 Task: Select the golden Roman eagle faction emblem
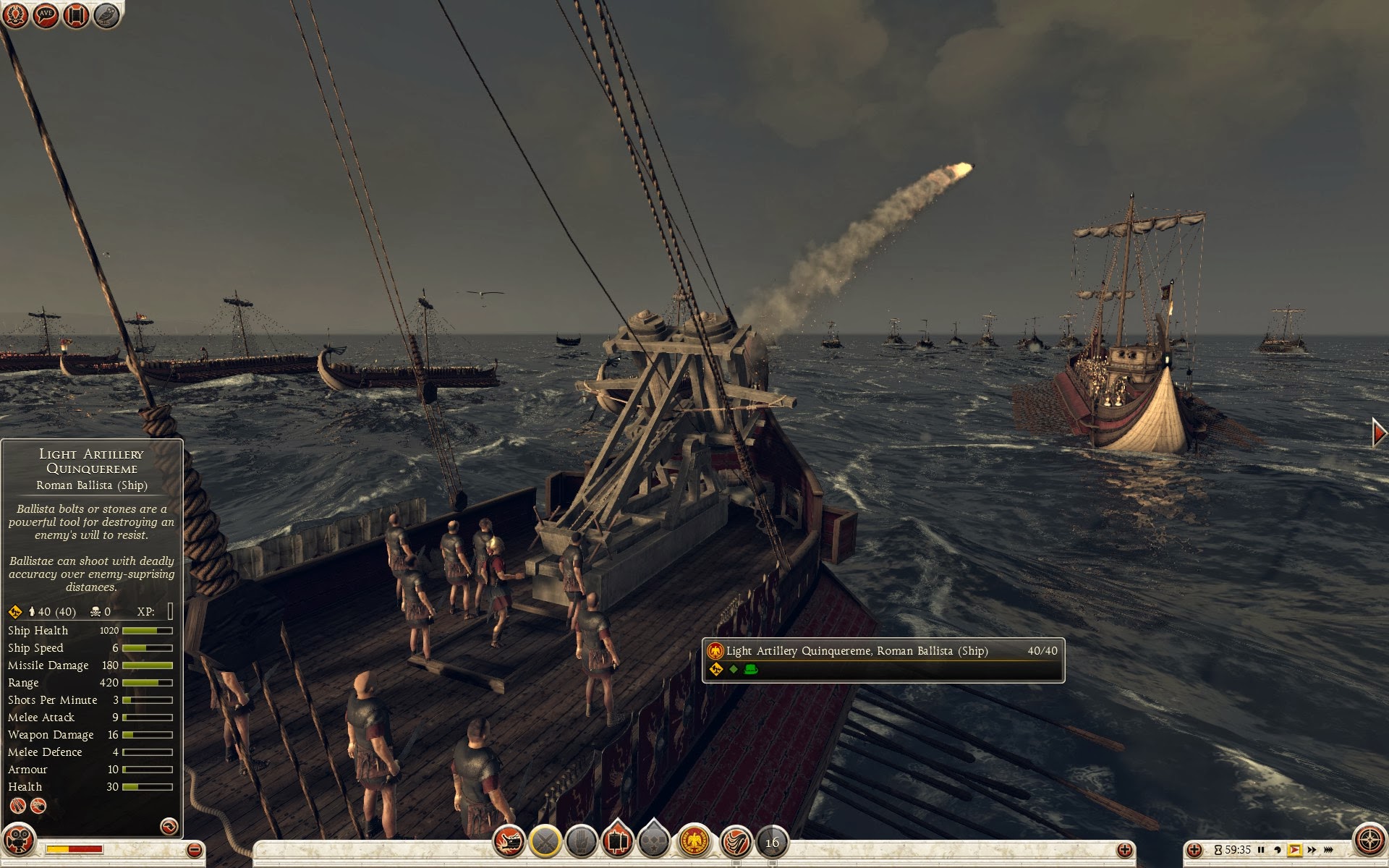[x=694, y=841]
